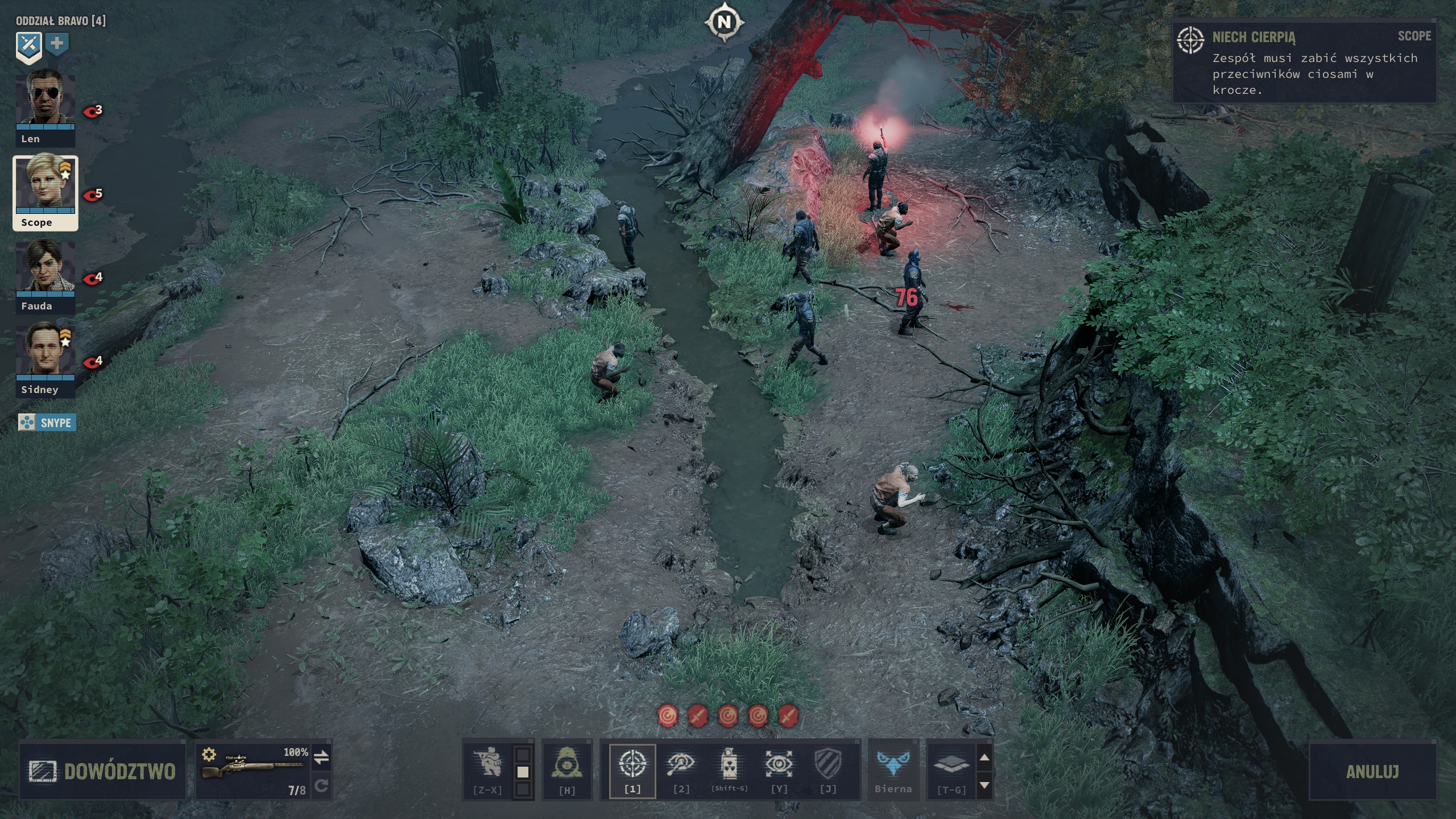Click the plus squad badge
The height and width of the screenshot is (819, 1456).
57,44
